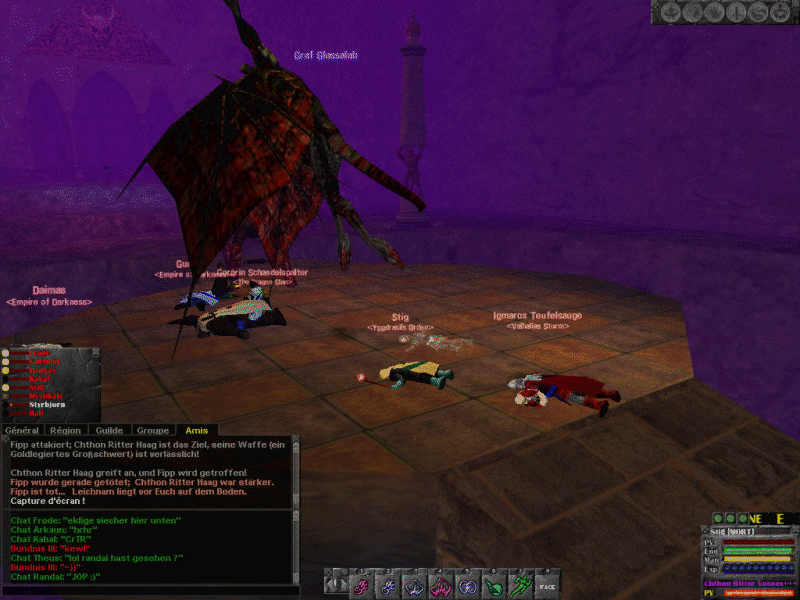Show the Groupe chat tab
The width and height of the screenshot is (800, 600).
152,430
